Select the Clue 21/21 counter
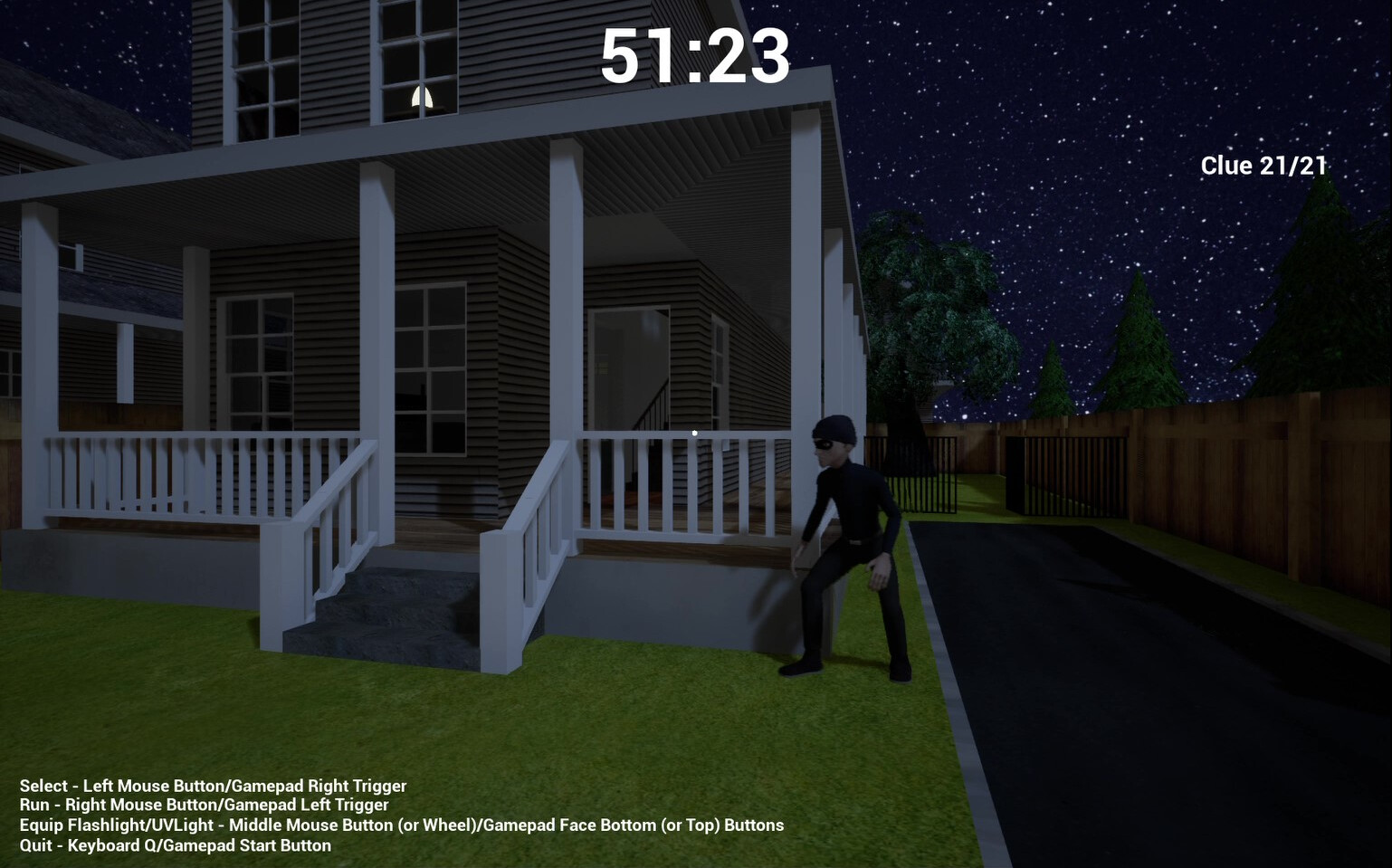Viewport: 1392px width, 868px height. [1263, 165]
